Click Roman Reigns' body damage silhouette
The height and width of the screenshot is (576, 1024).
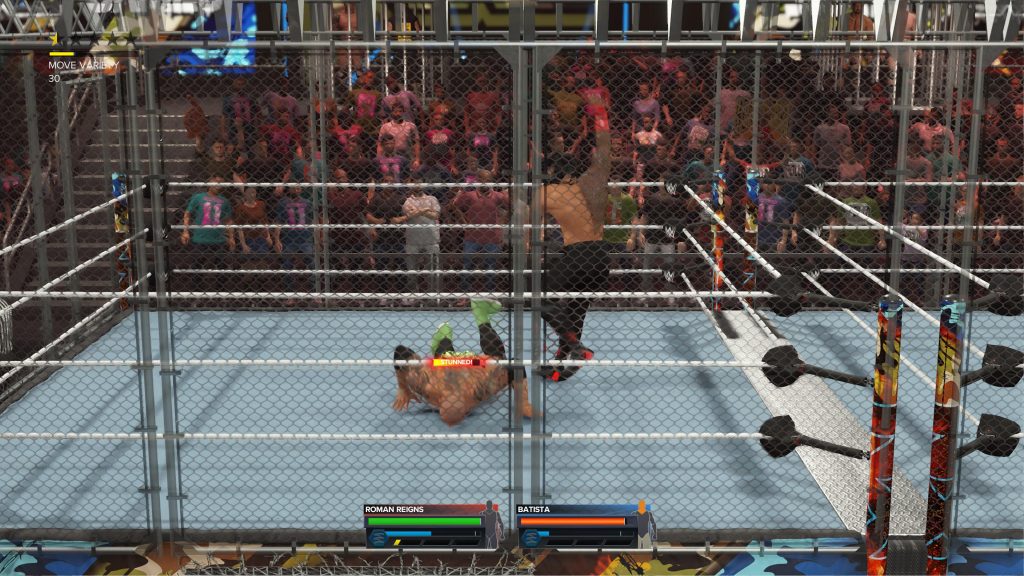(491, 525)
